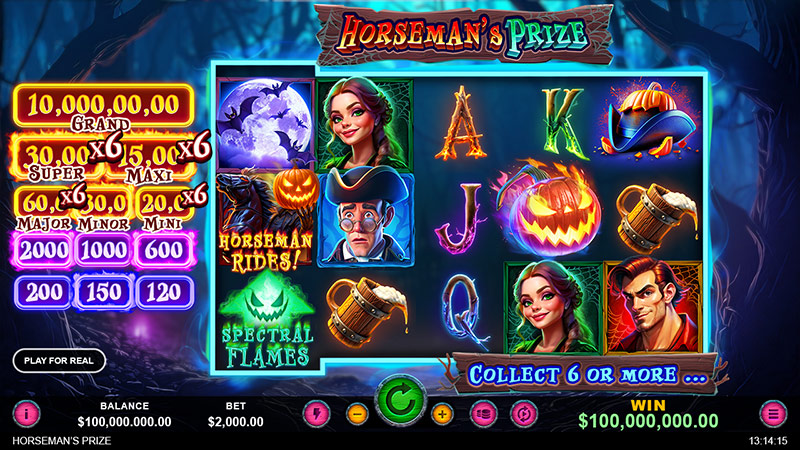This screenshot has height=450, width=800.
Task: Decrease the bet with the minus button
Action: 357,412
